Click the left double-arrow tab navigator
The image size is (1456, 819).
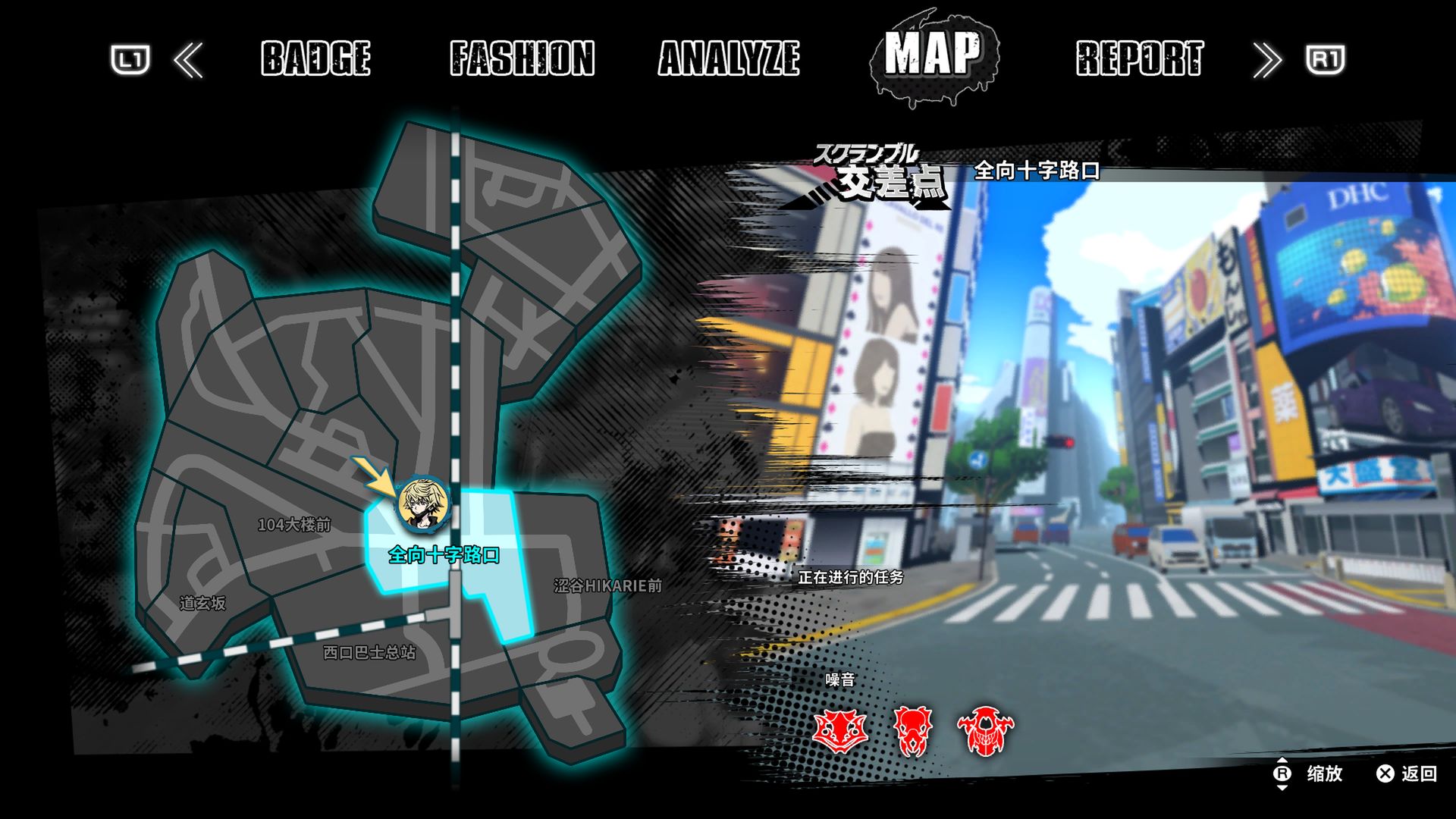coord(188,61)
